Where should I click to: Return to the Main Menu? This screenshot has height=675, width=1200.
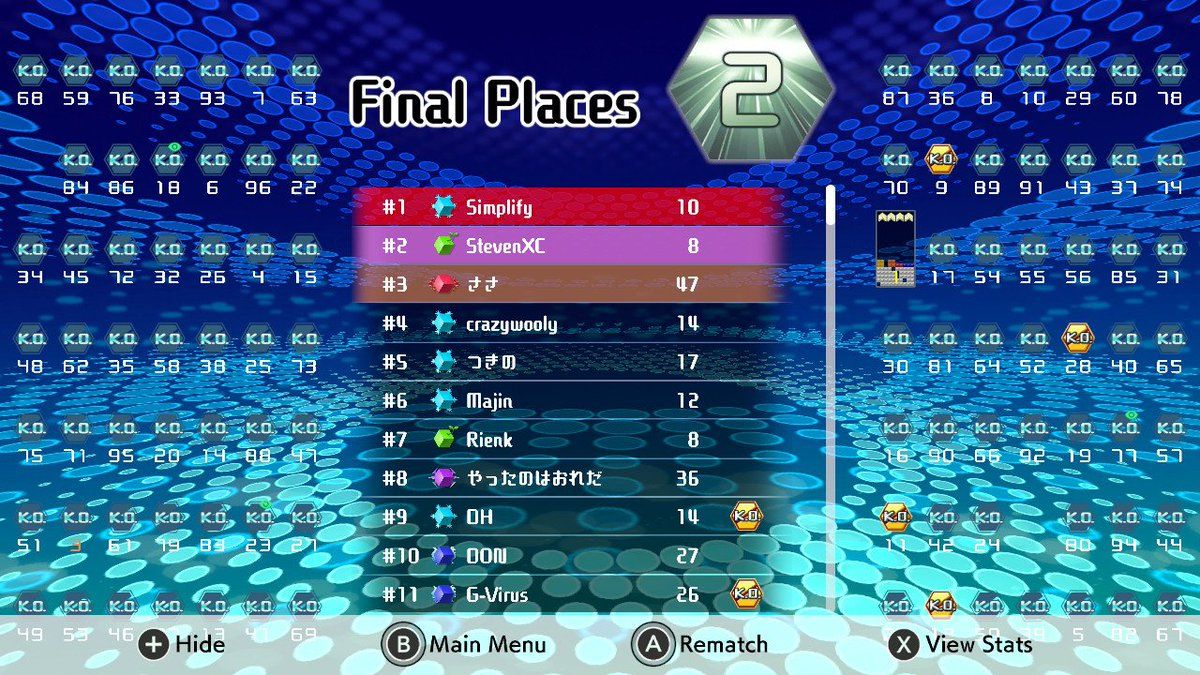tap(465, 645)
